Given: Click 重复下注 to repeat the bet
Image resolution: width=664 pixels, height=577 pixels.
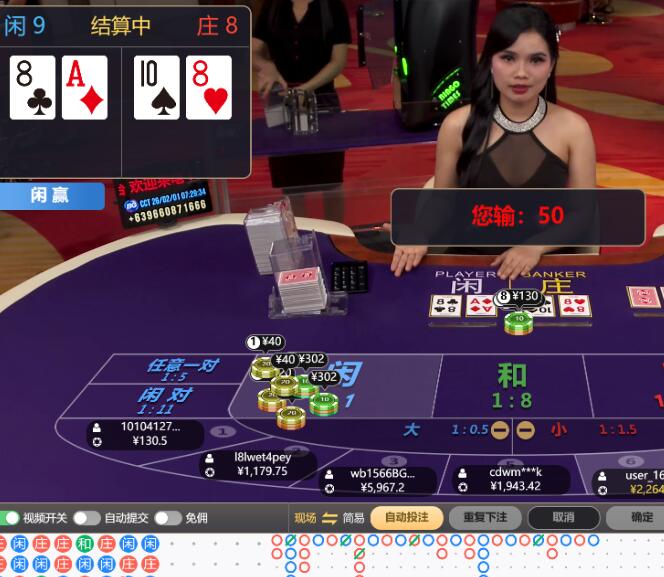Looking at the screenshot, I should (x=485, y=518).
